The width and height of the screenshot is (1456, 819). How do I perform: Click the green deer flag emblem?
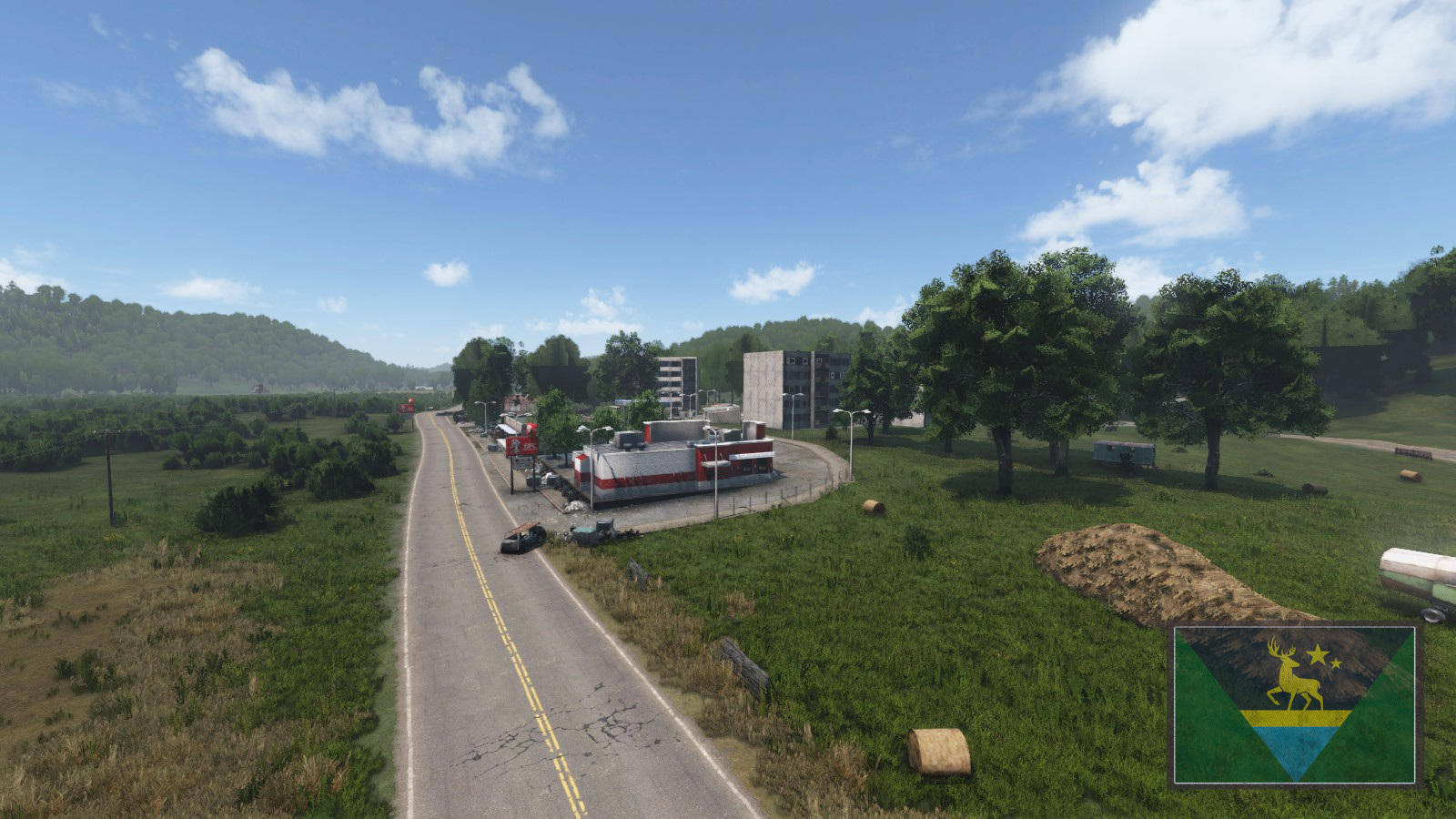[1294, 704]
